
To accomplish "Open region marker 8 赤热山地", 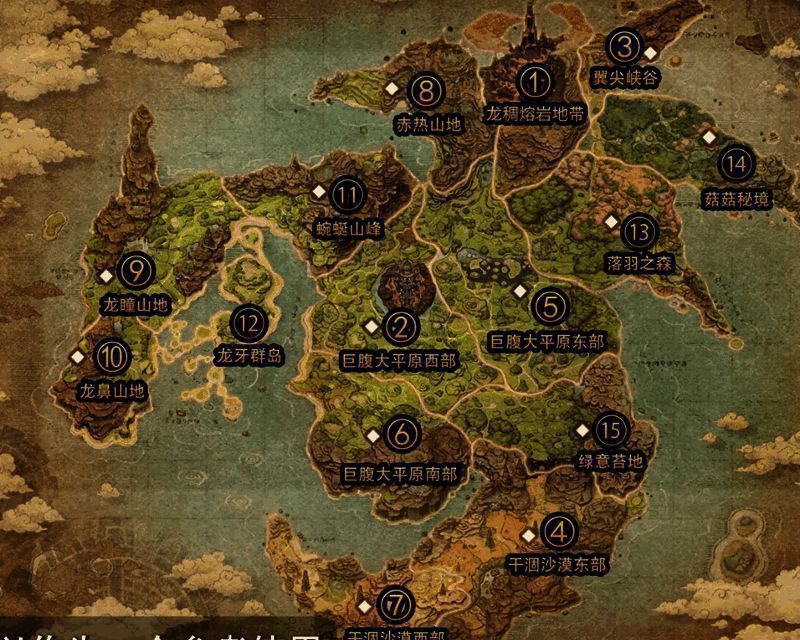I will (x=428, y=92).
